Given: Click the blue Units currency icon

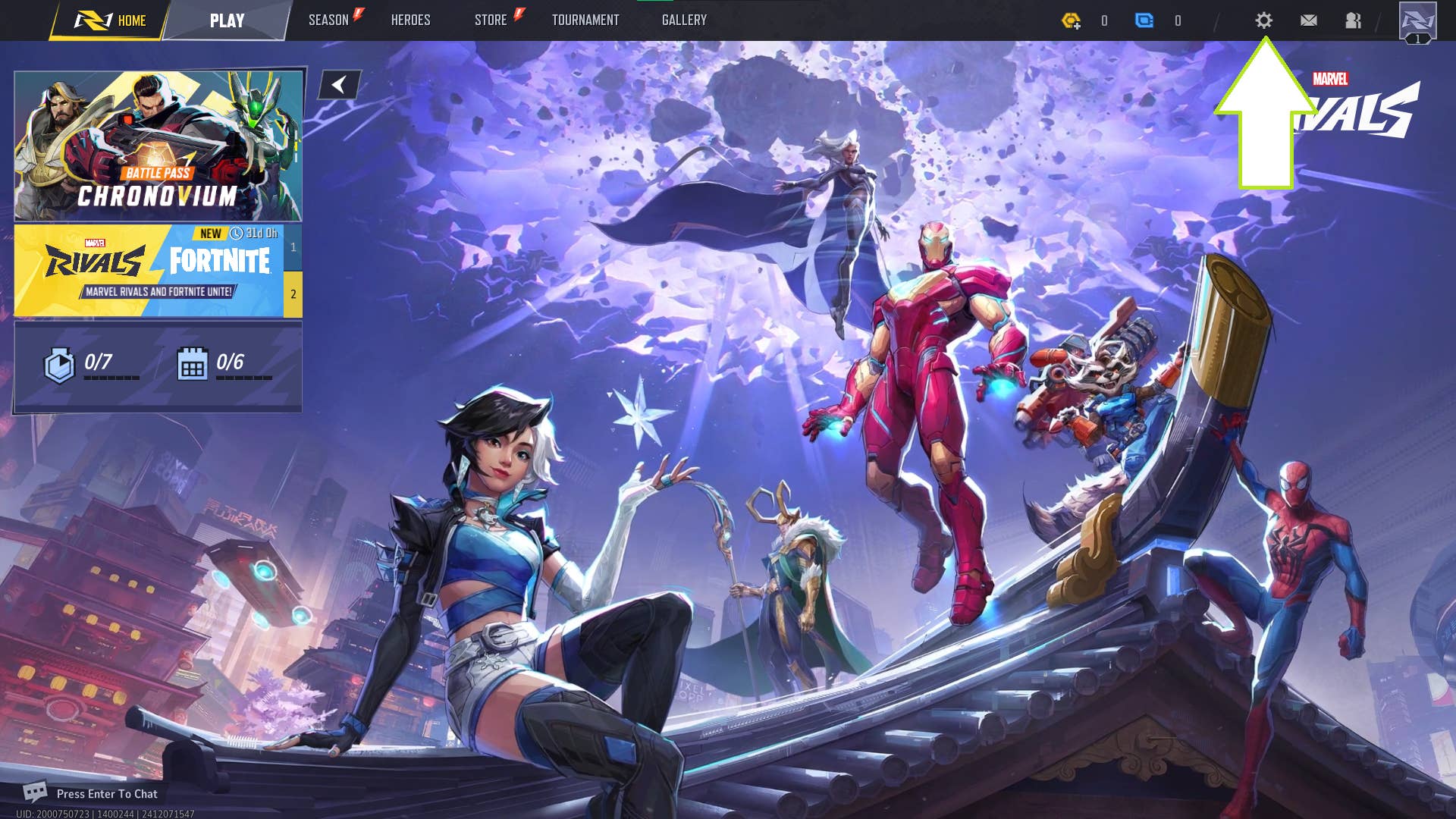Looking at the screenshot, I should click(x=1144, y=20).
